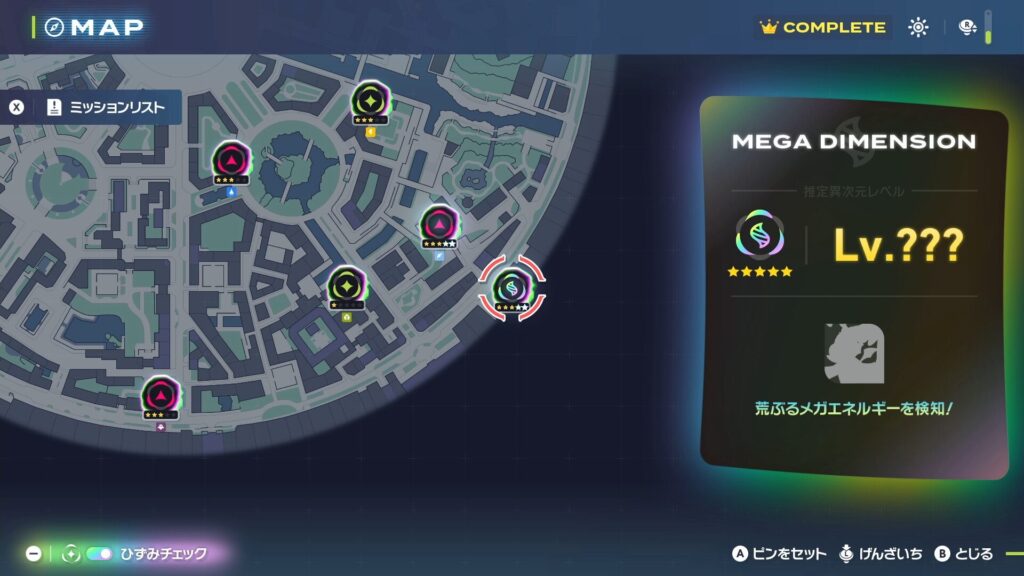Select the green marker with green tag

click(x=346, y=286)
